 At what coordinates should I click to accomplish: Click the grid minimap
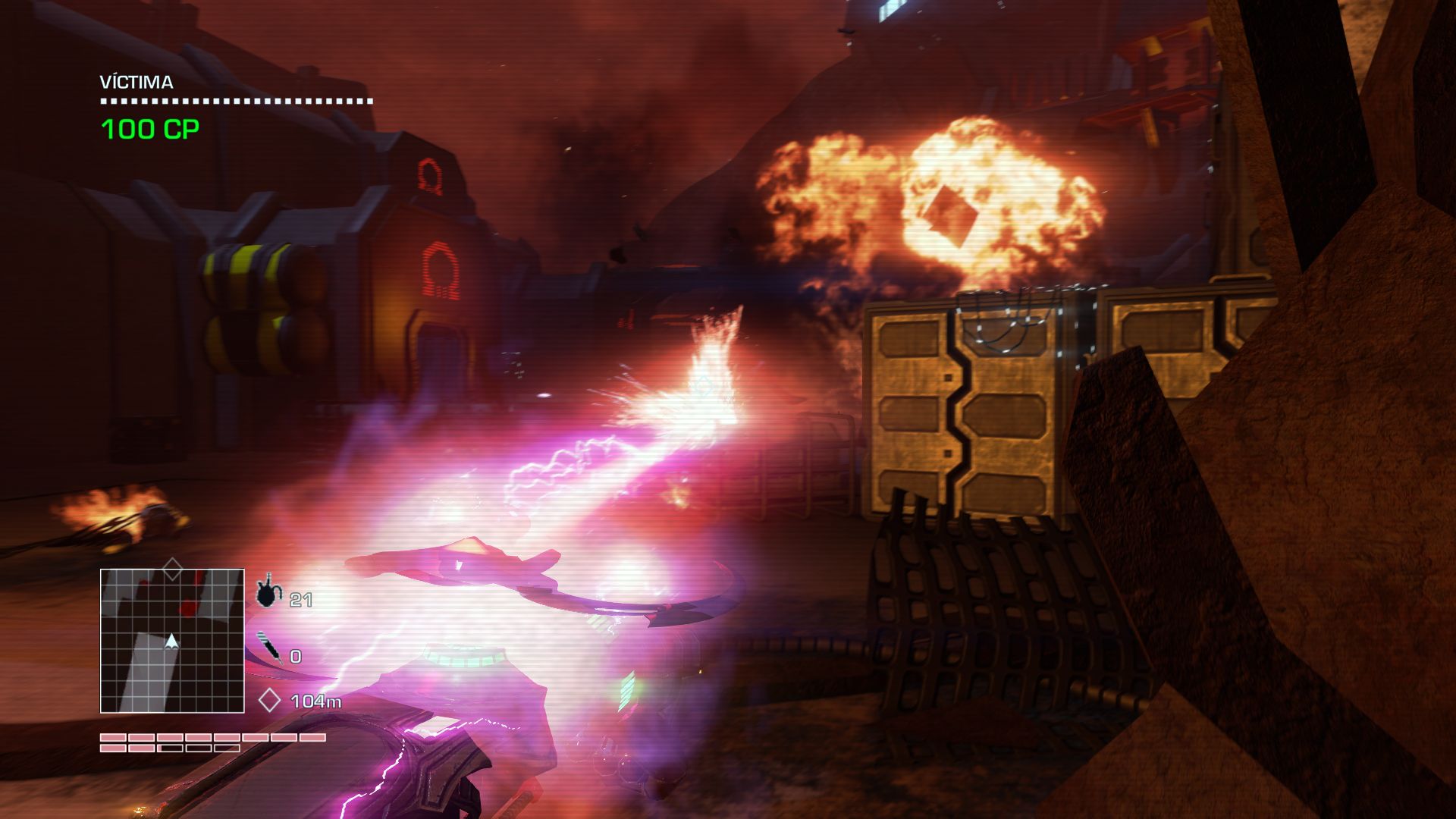point(172,641)
